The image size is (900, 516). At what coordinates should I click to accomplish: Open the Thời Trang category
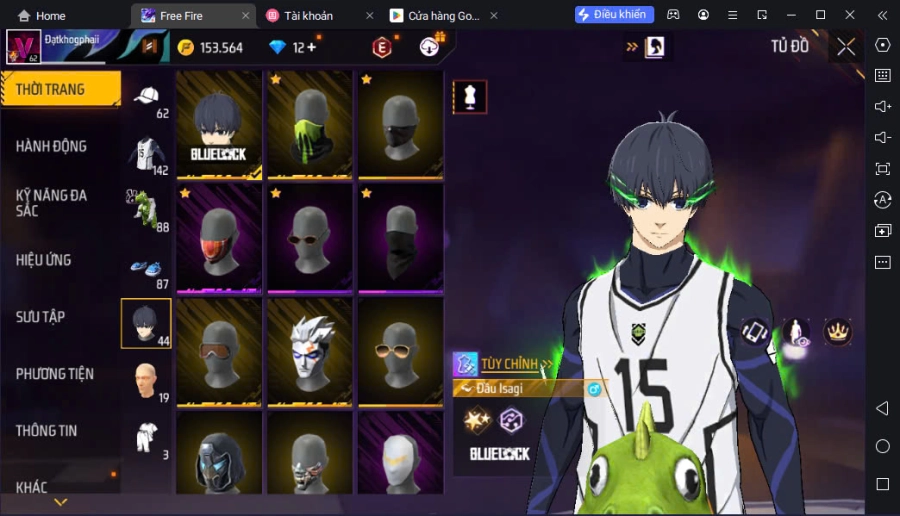[60, 89]
